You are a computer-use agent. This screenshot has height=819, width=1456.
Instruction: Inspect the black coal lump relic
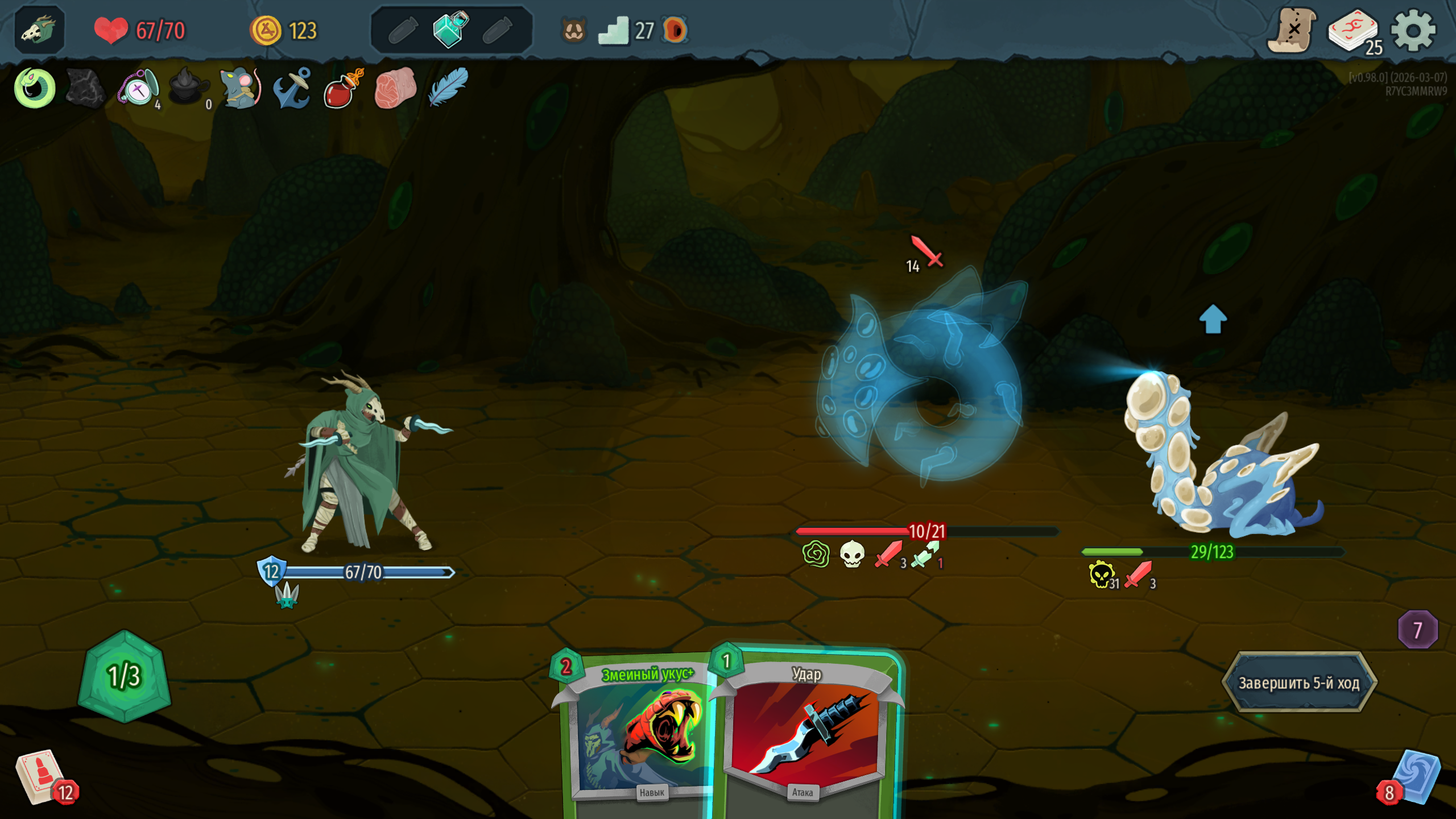85,88
